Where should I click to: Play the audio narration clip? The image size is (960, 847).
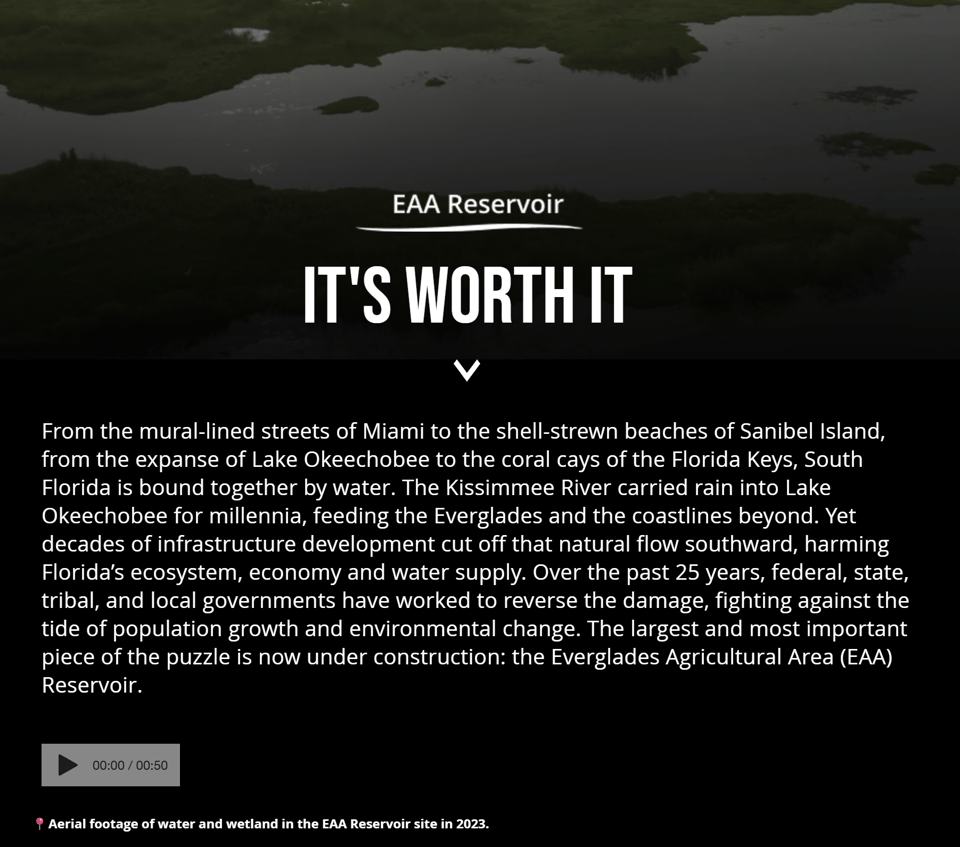click(68, 765)
